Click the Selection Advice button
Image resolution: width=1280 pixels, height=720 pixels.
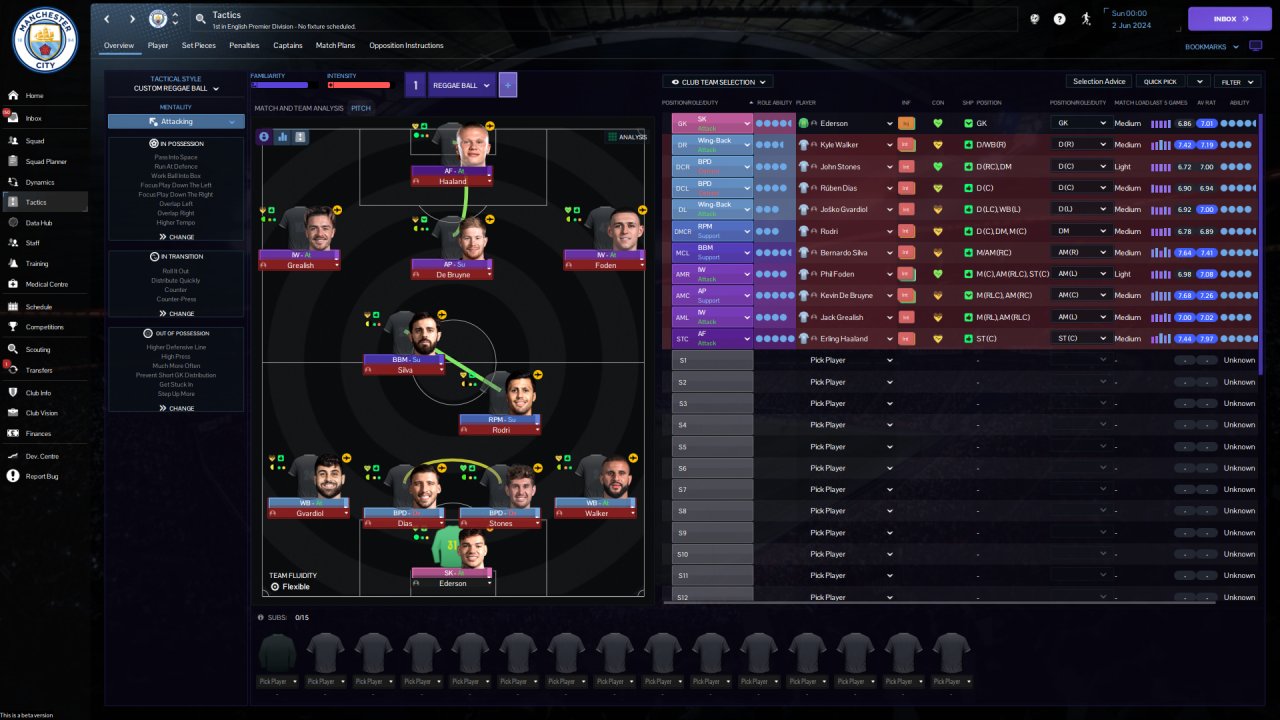tap(1099, 82)
